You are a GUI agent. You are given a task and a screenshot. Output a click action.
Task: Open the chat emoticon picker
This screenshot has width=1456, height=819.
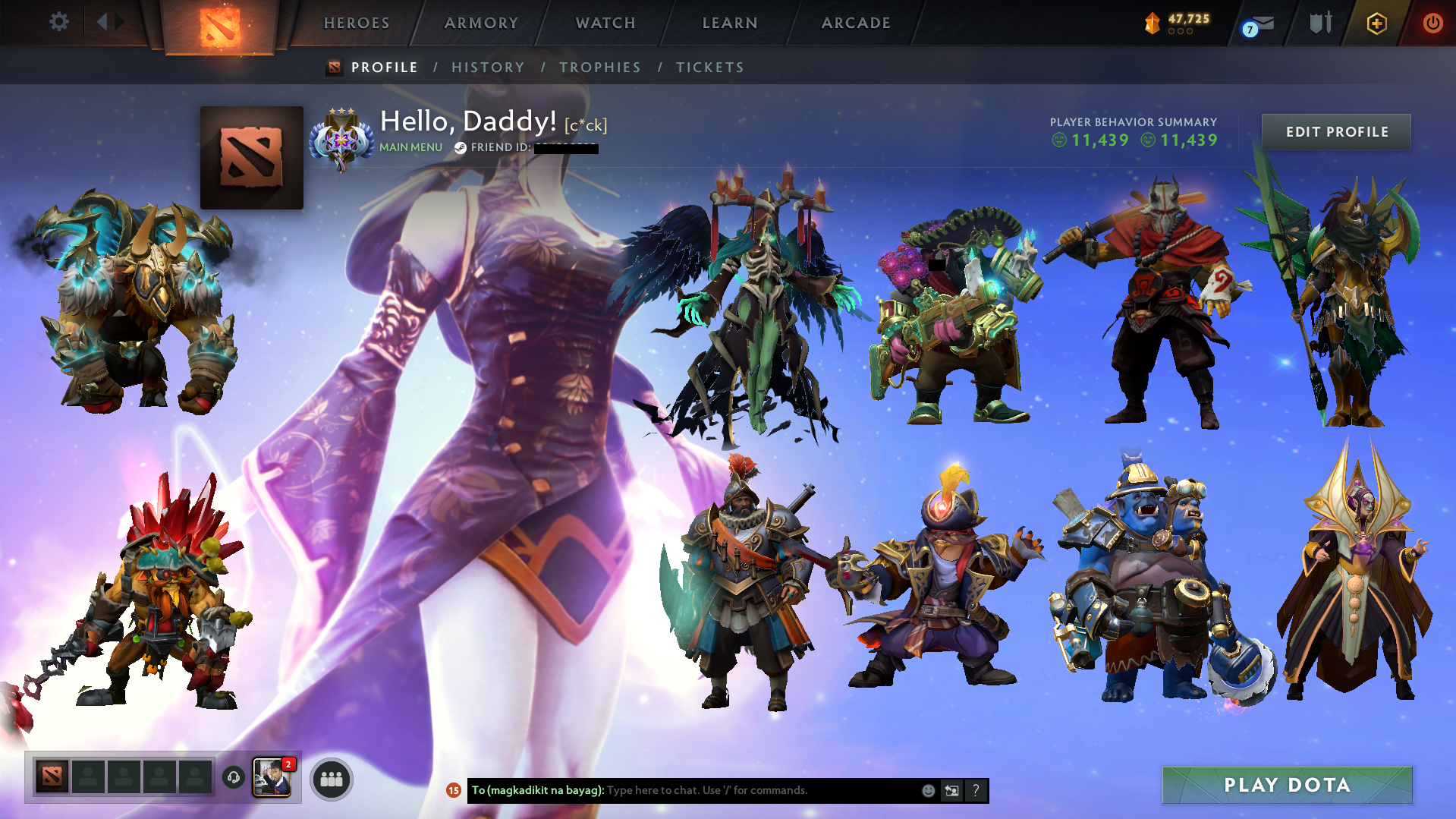click(928, 790)
